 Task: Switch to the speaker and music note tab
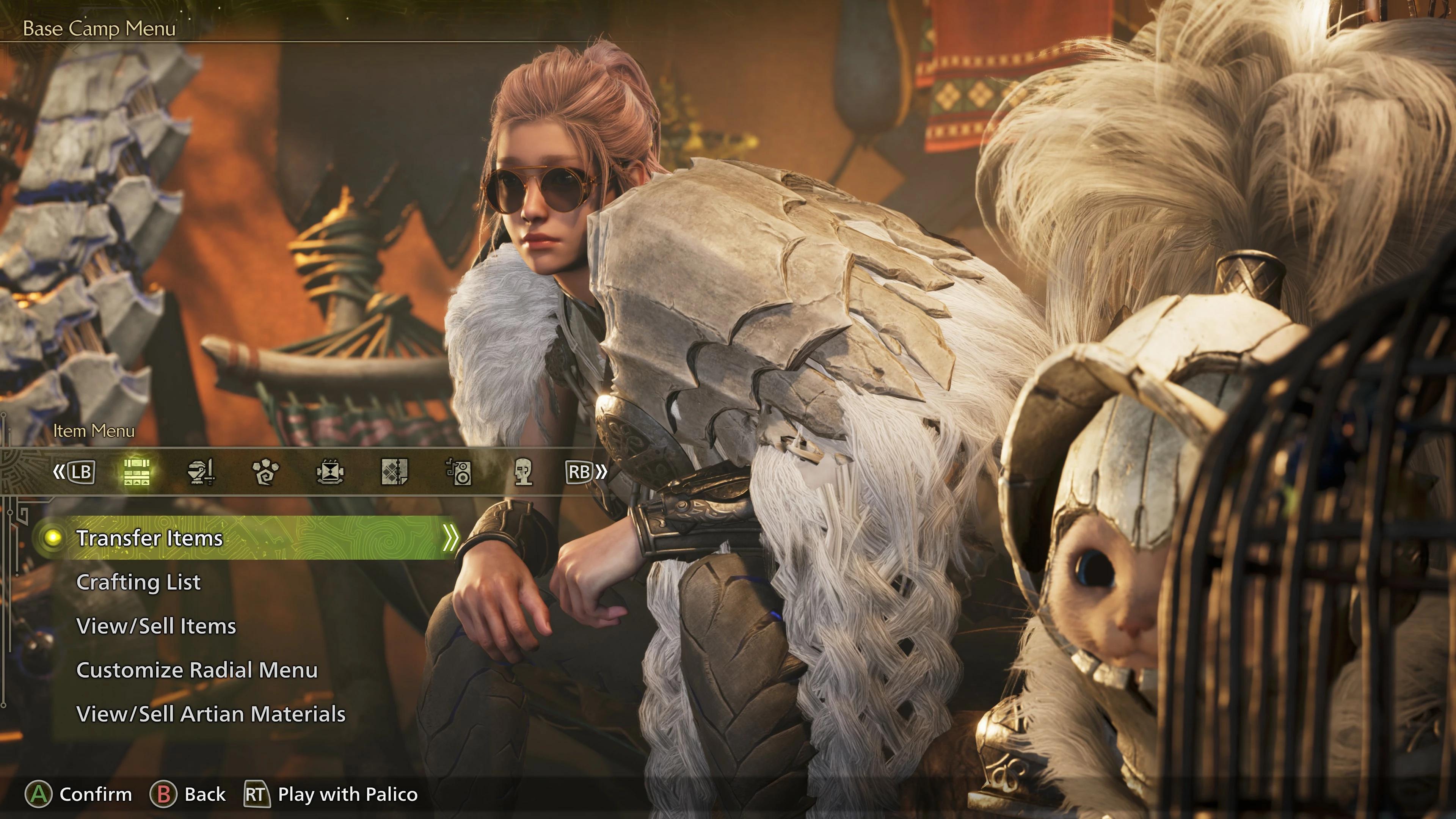[459, 472]
